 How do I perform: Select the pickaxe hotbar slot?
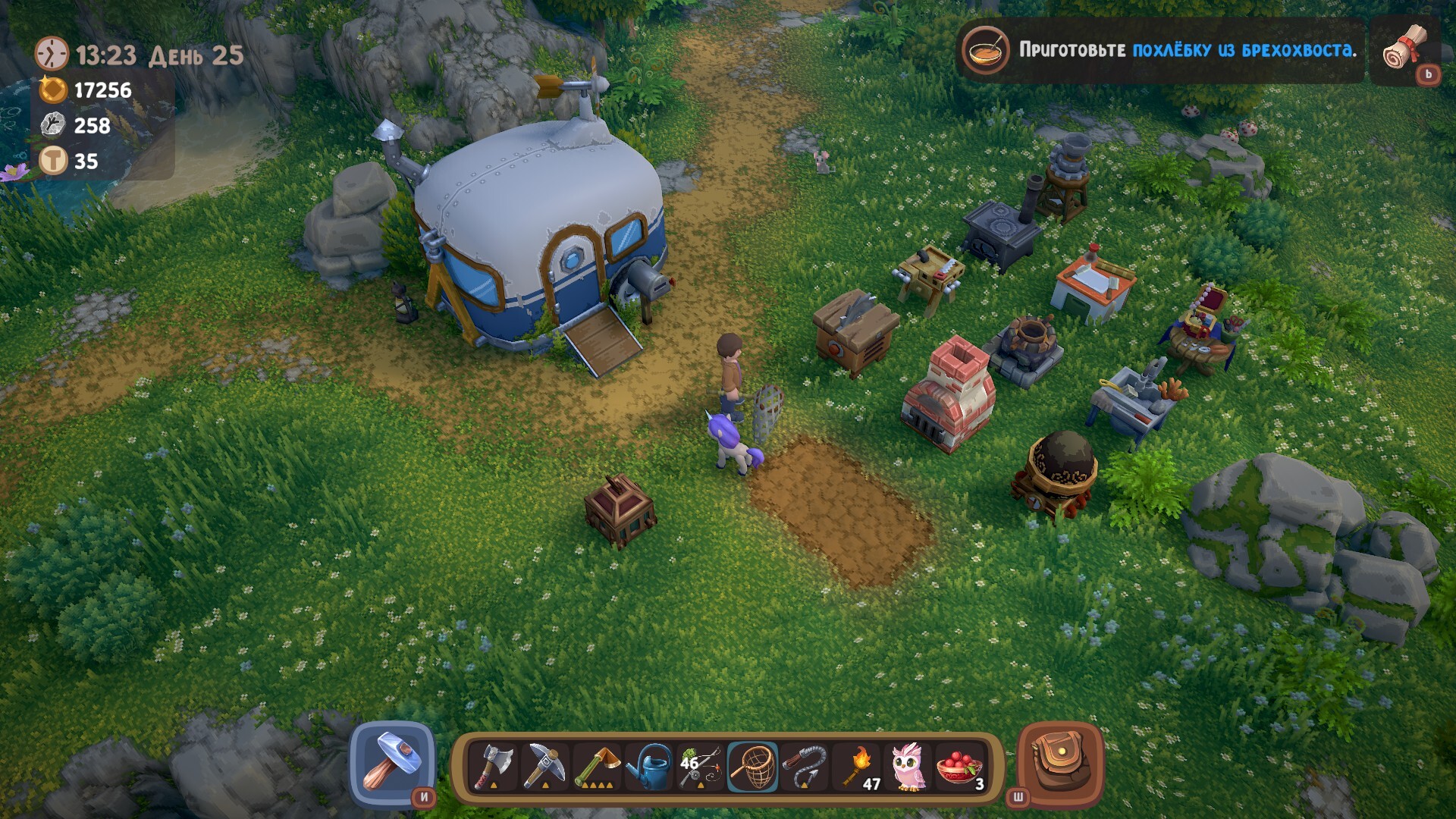(546, 766)
